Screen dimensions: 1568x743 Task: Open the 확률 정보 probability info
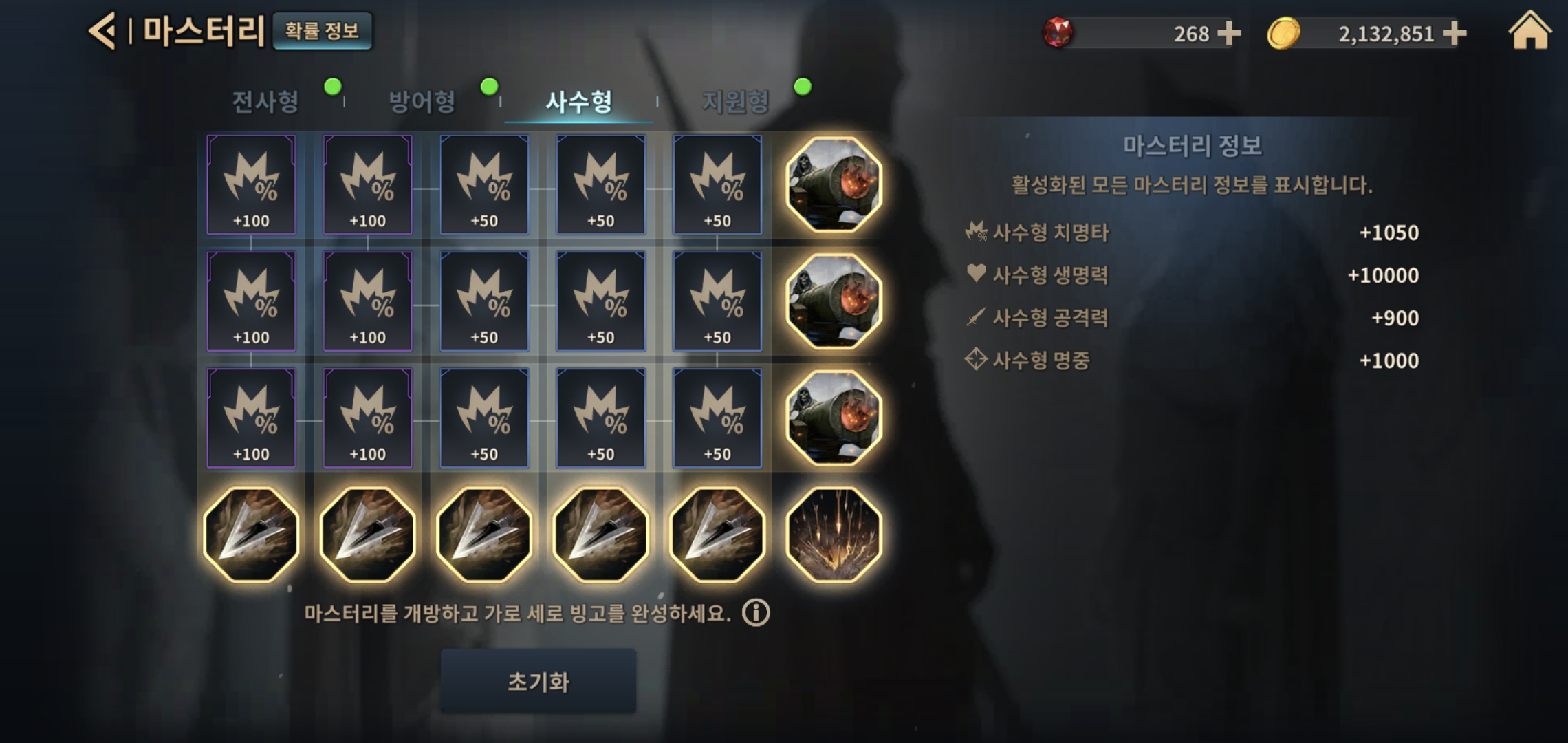point(322,31)
